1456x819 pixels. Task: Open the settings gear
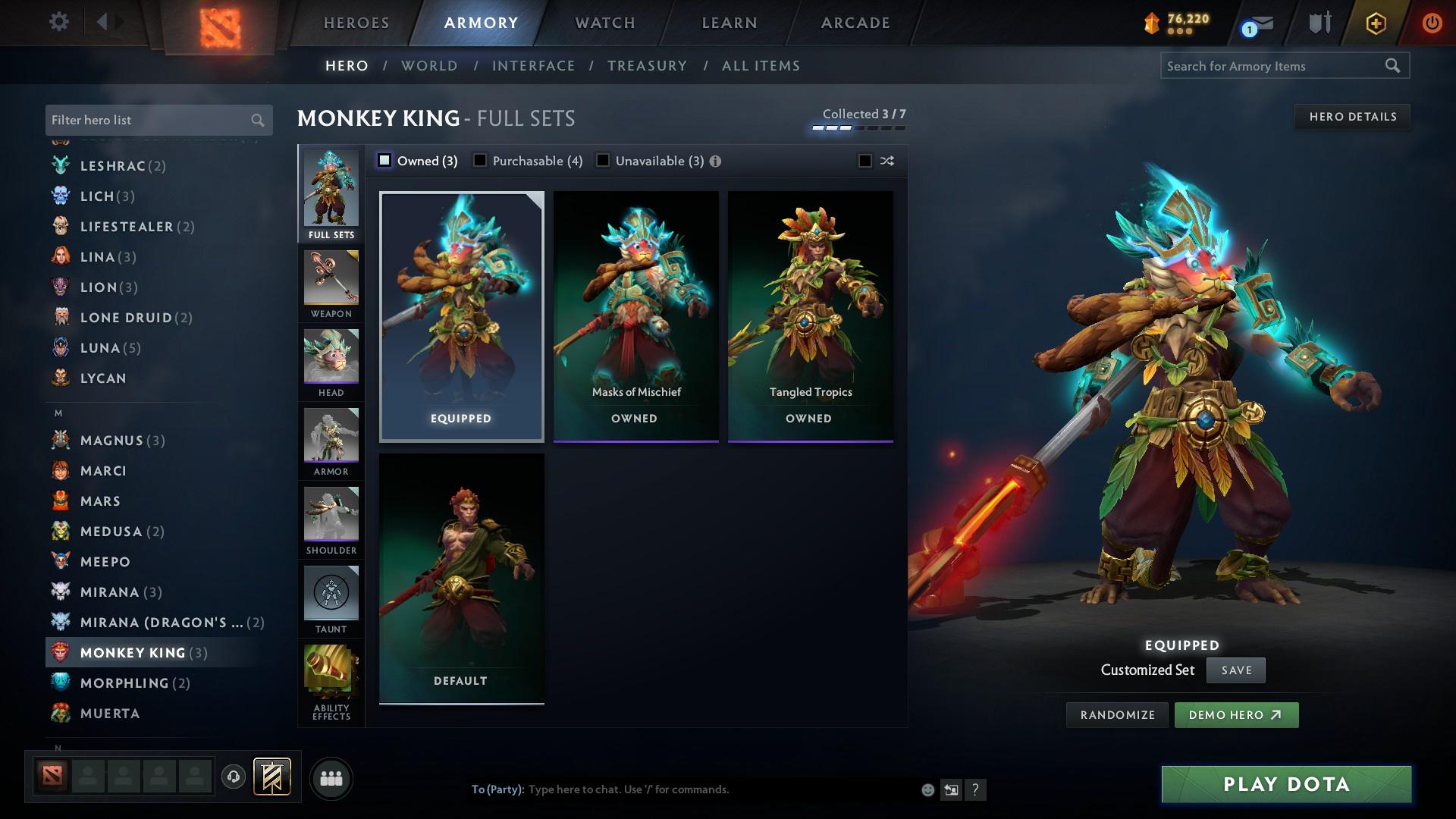point(58,23)
